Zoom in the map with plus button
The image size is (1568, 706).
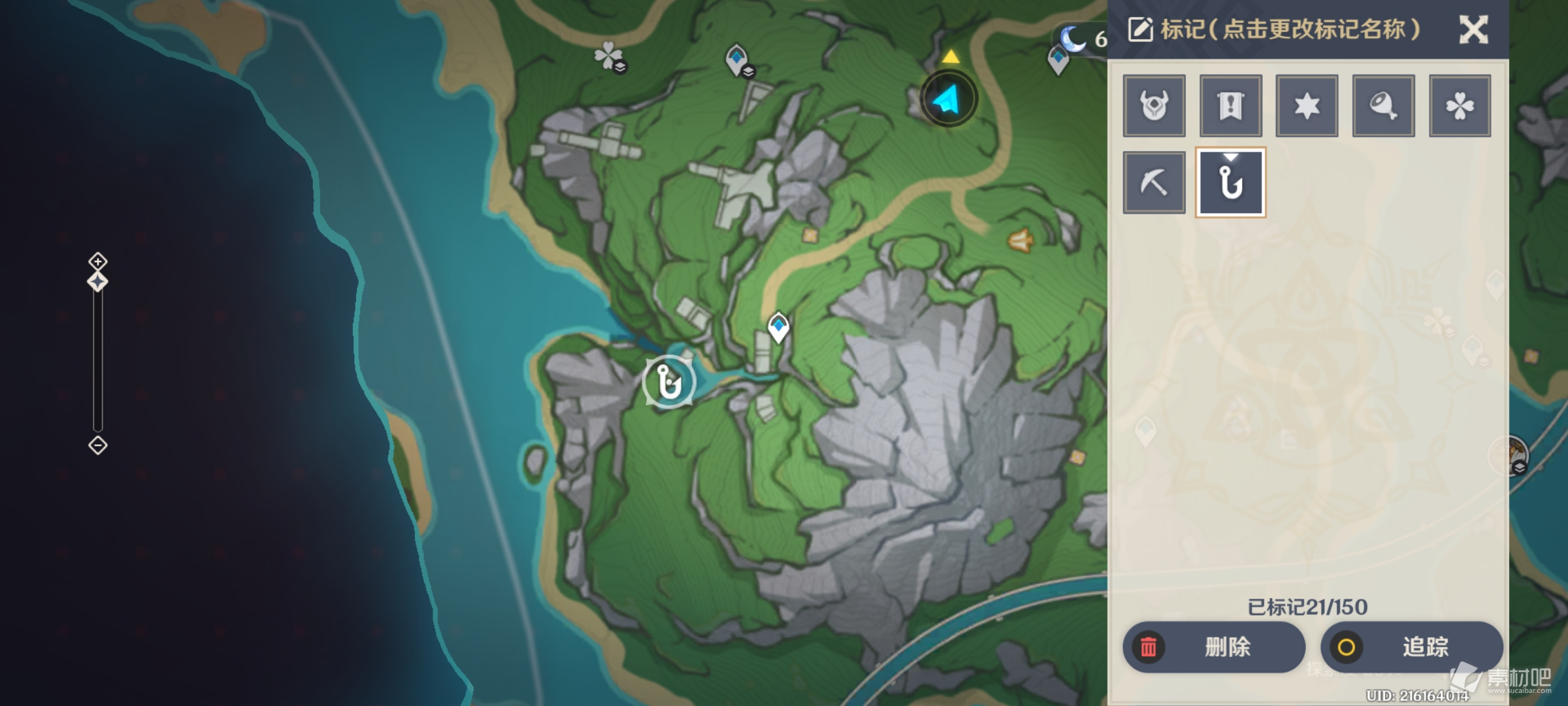click(x=98, y=262)
